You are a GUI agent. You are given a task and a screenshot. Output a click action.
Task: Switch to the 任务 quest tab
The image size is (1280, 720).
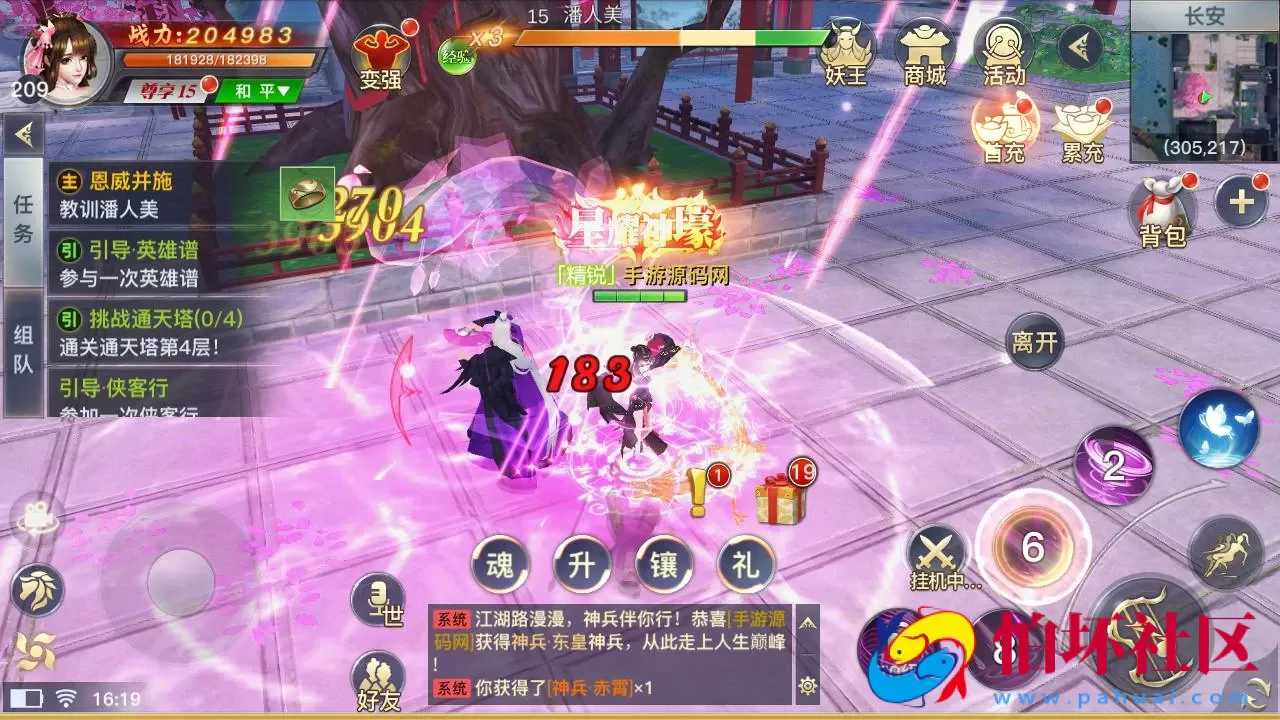coord(24,225)
